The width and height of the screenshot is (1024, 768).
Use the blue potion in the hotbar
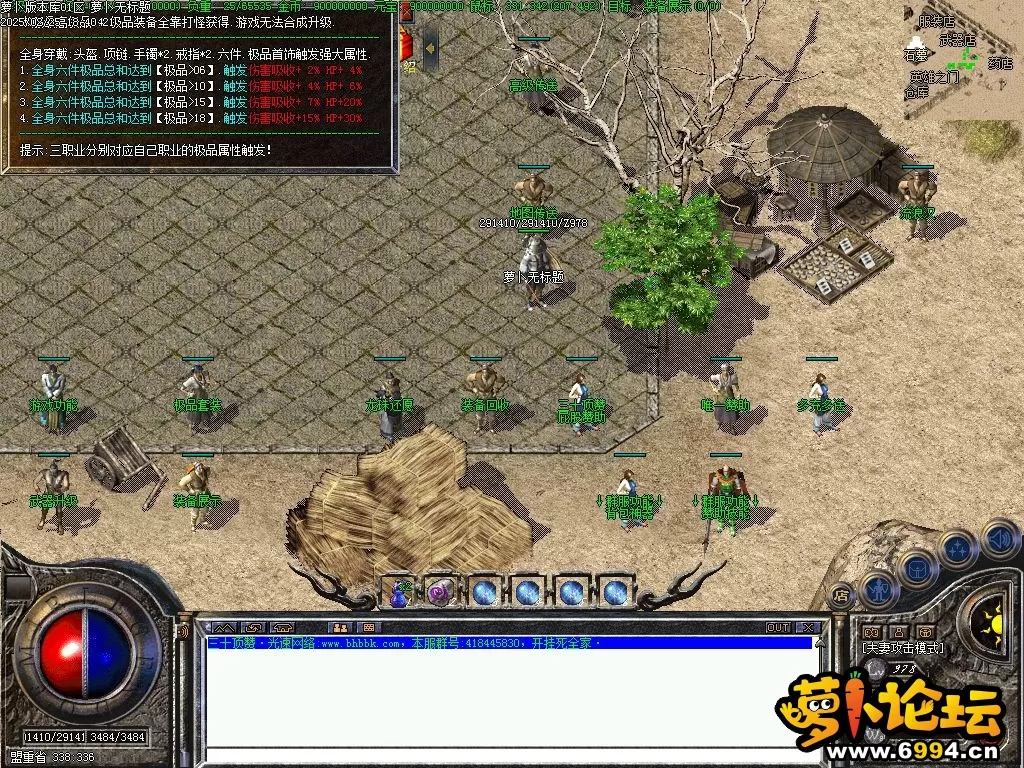coord(402,592)
